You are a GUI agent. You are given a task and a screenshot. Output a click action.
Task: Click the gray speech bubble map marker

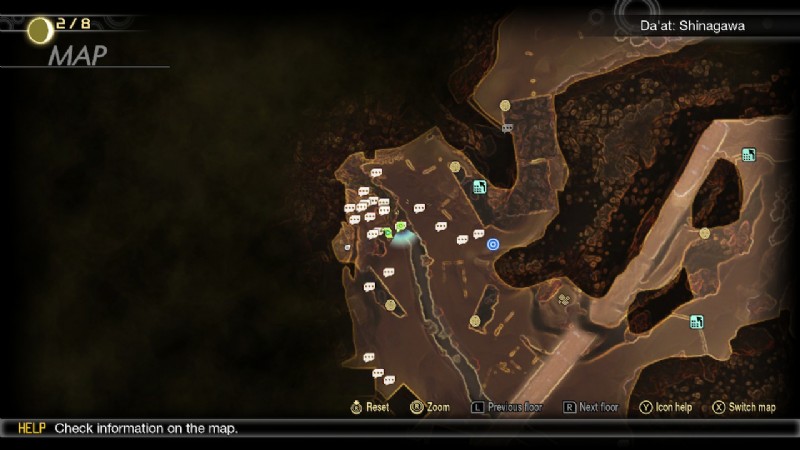pyautogui.click(x=508, y=128)
